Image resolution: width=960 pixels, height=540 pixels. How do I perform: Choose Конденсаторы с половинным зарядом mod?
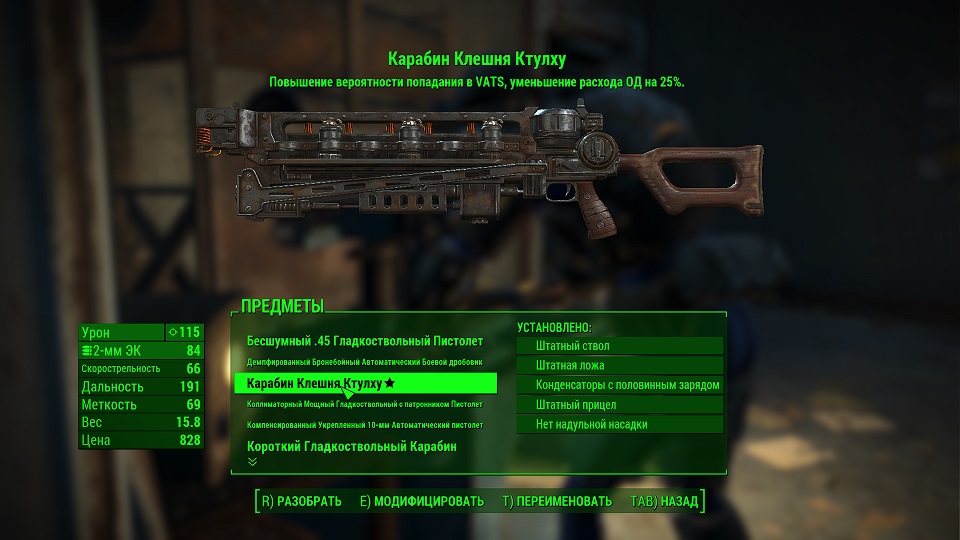(619, 385)
